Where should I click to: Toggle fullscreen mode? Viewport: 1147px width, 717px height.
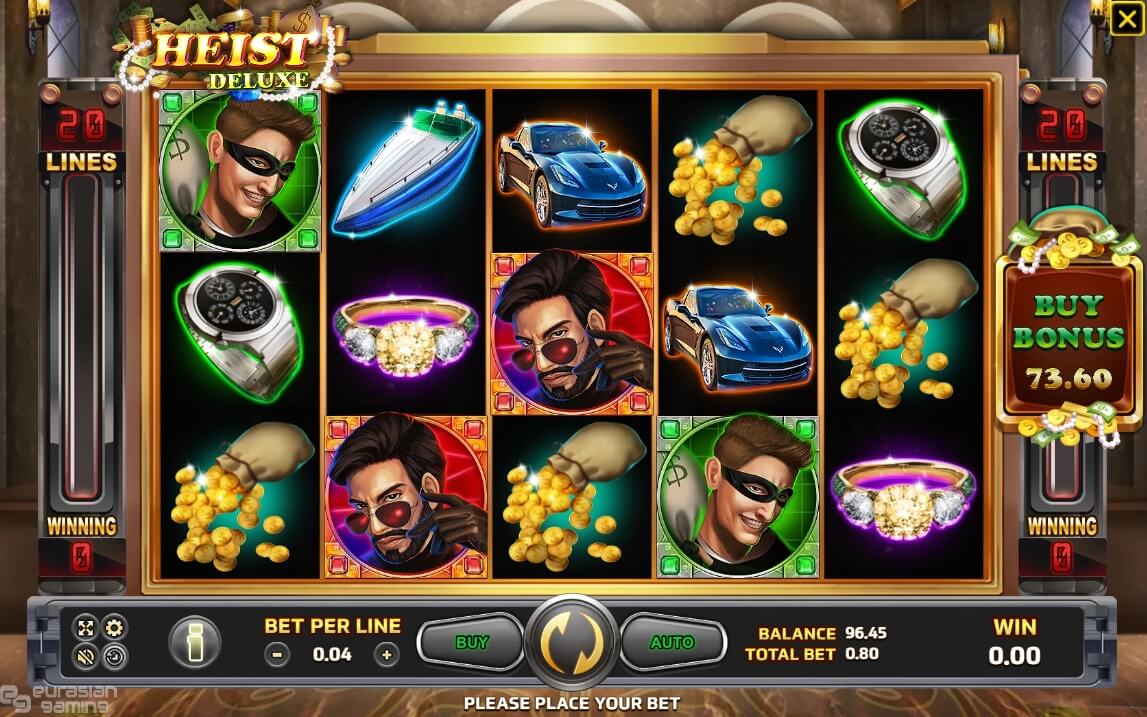pyautogui.click(x=87, y=629)
